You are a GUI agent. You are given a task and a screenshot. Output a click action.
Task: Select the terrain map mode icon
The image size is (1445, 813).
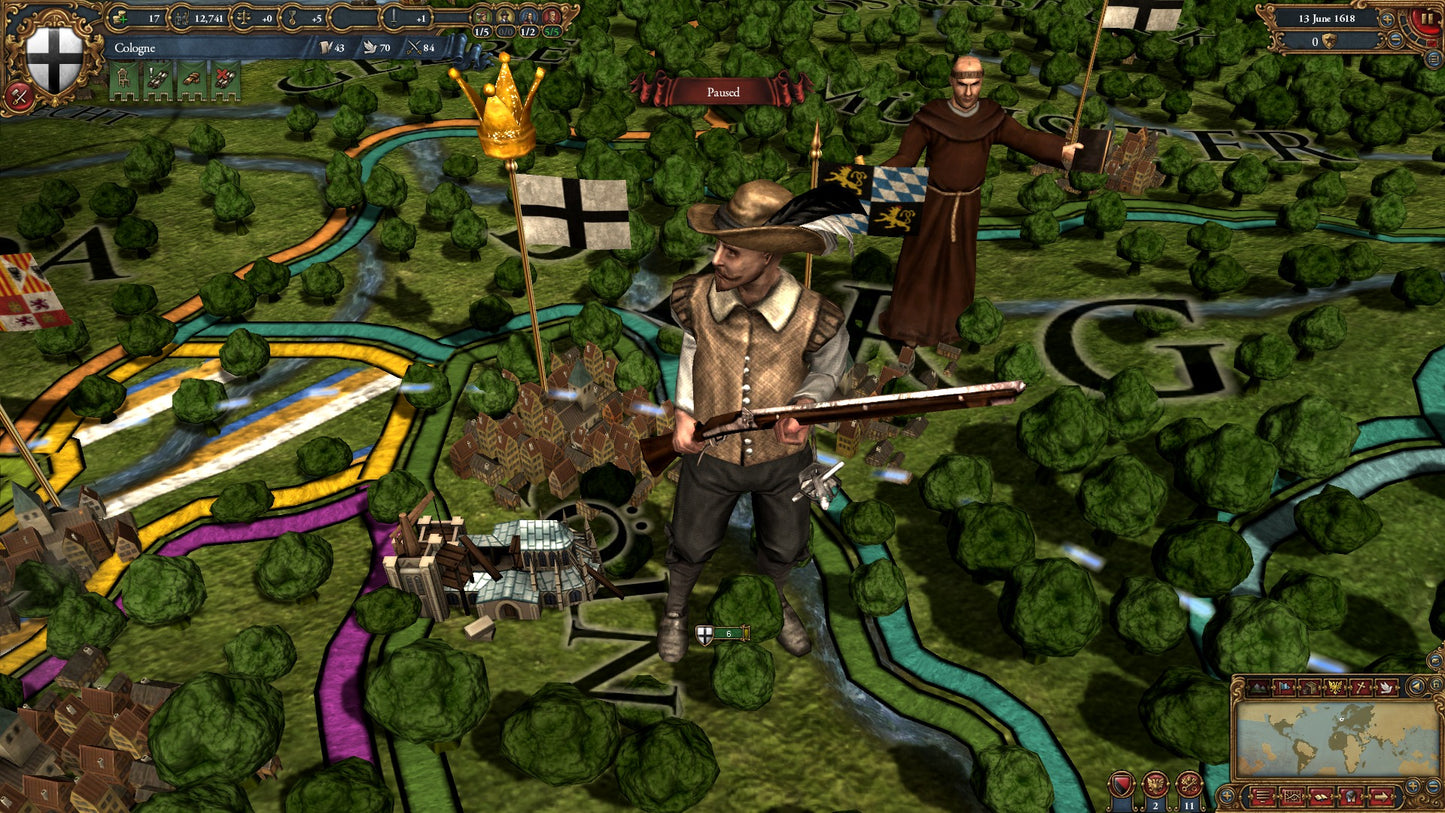click(x=1258, y=687)
